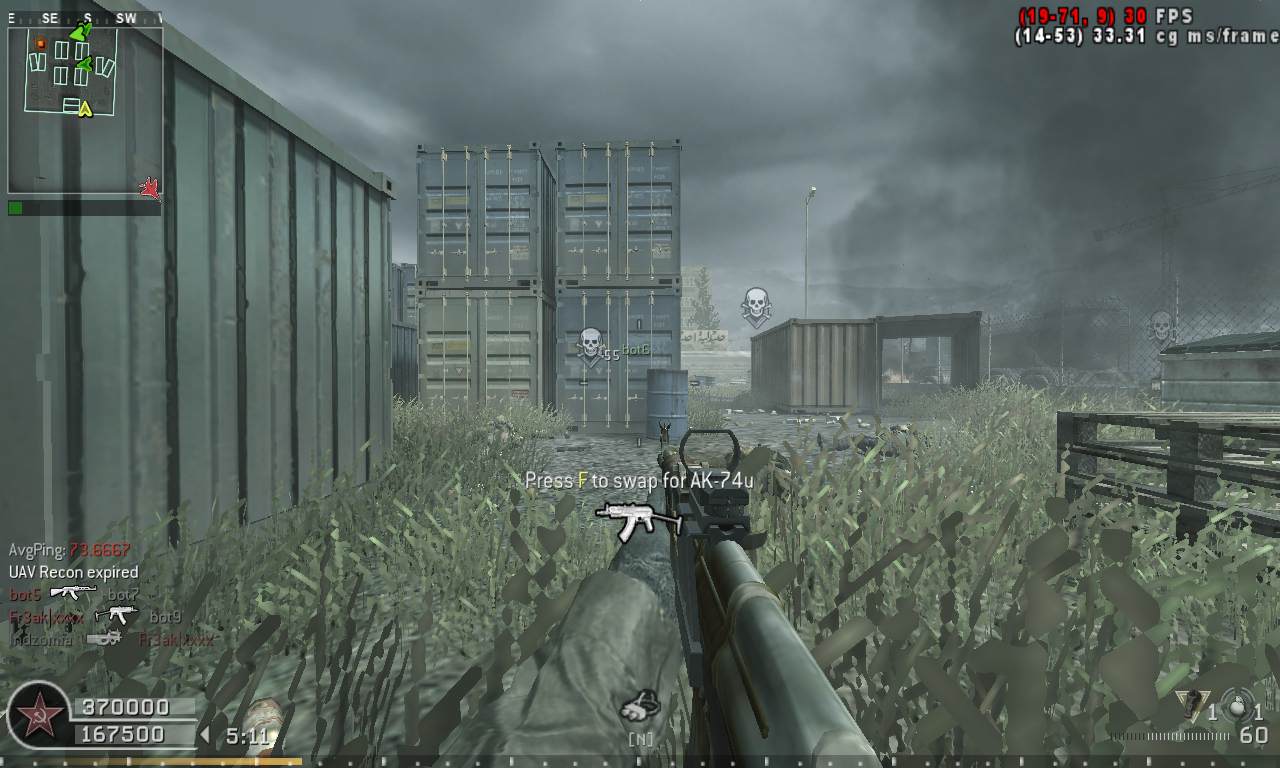The width and height of the screenshot is (1280, 768).
Task: Select the yellow player arrow on minimap
Action: [x=85, y=108]
